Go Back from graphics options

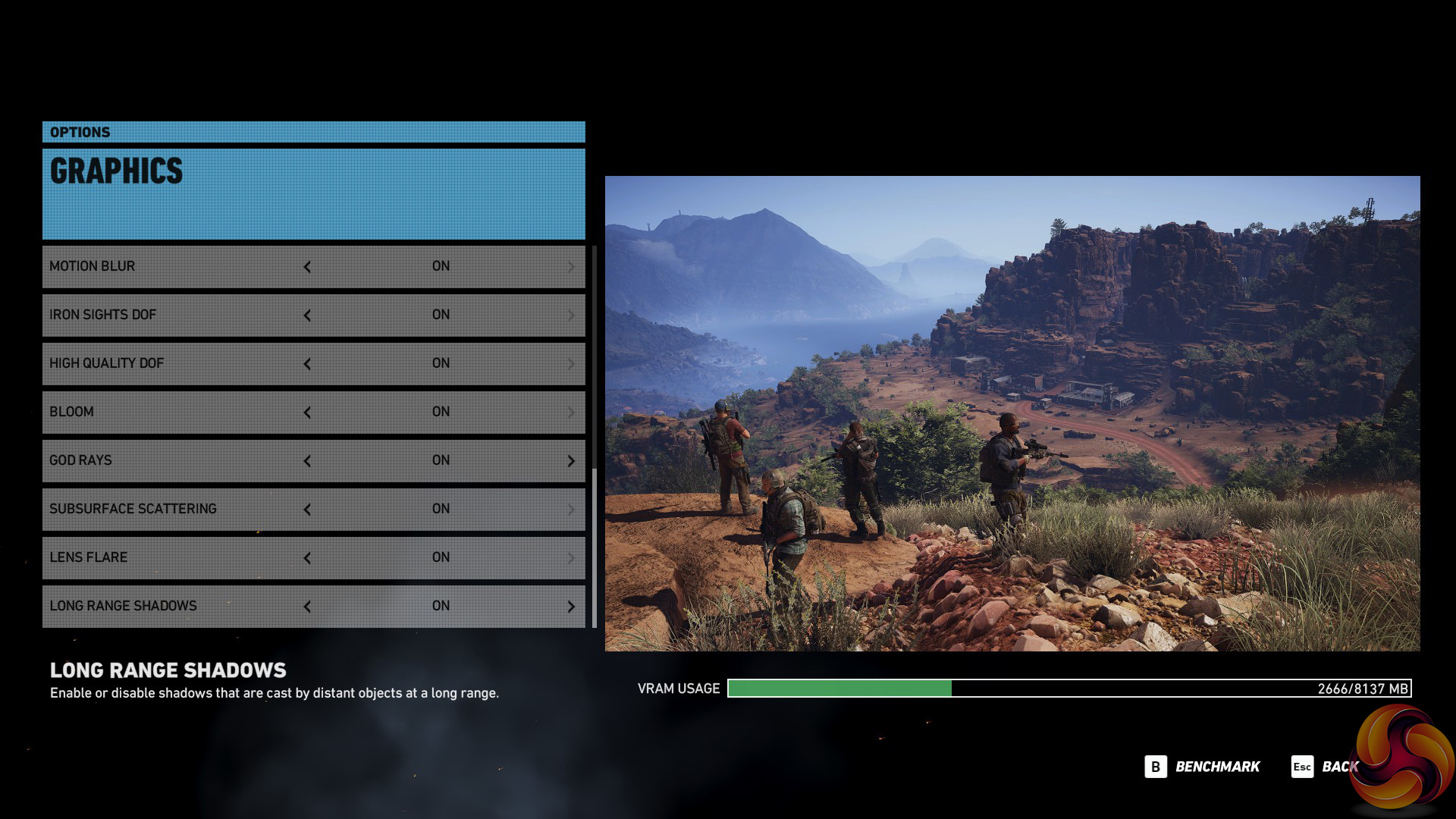[x=1326, y=767]
